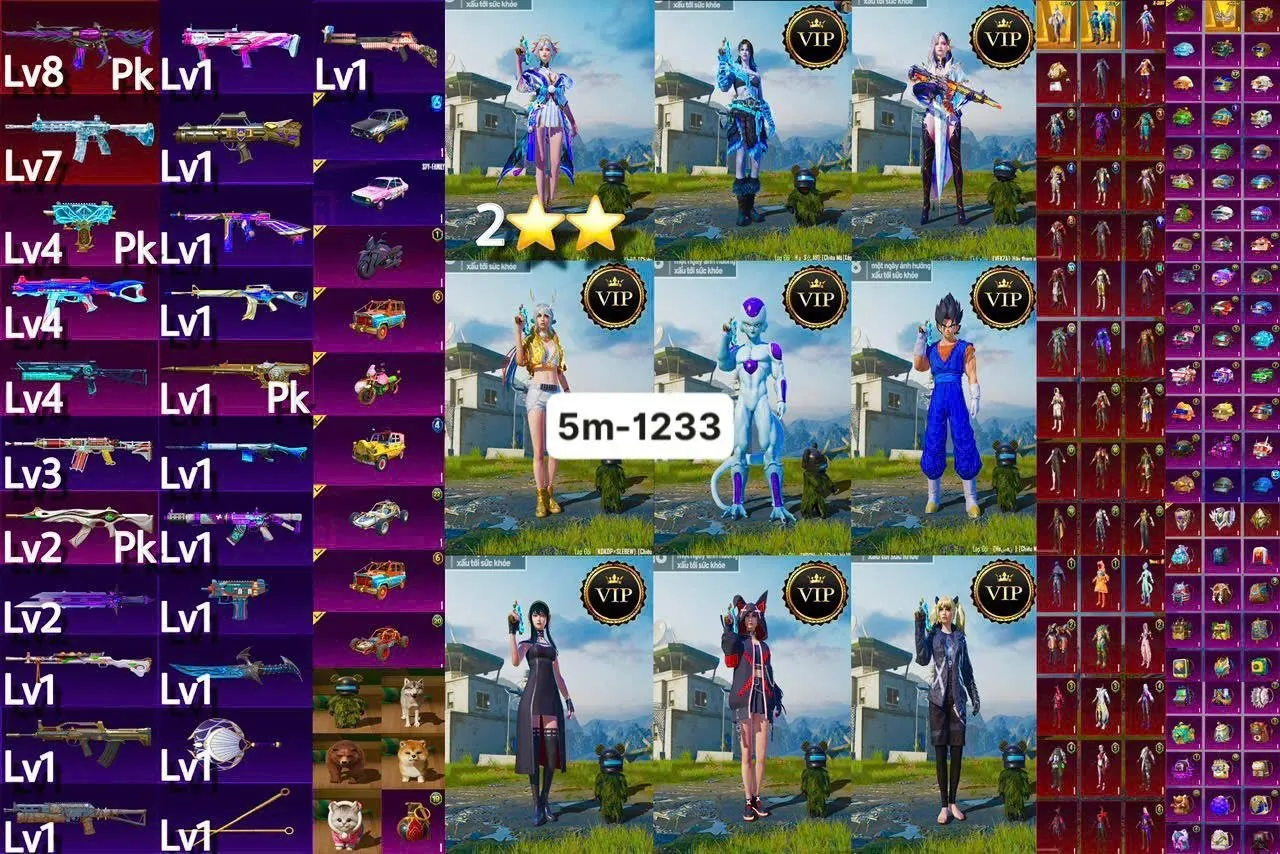Open the blue gi spiky-hair outfit preview
The image size is (1280, 854).
(944, 408)
